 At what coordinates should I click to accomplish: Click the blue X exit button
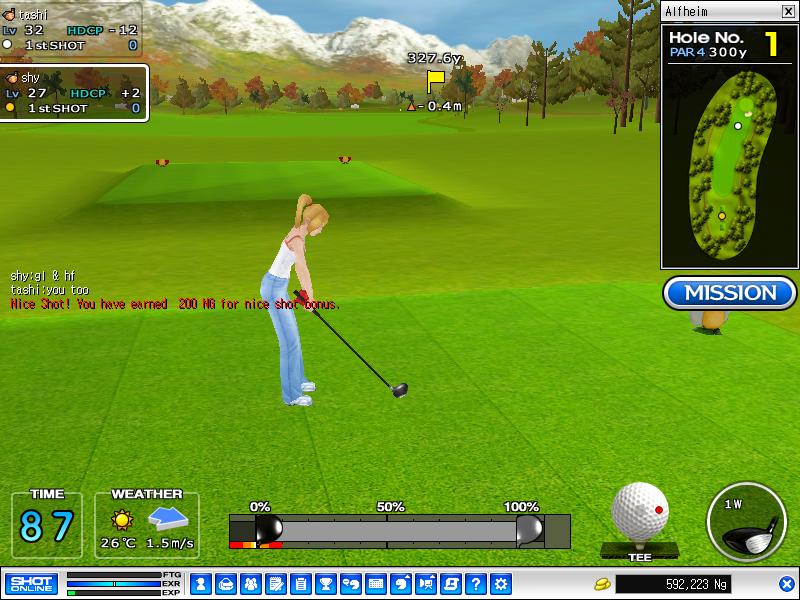point(787,583)
